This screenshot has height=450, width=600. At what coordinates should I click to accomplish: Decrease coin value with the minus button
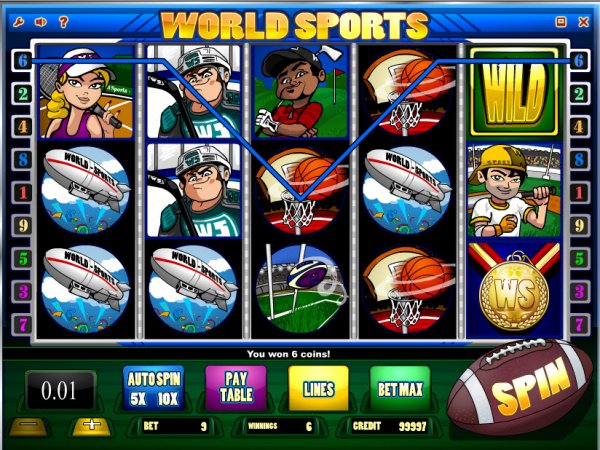pos(26,426)
